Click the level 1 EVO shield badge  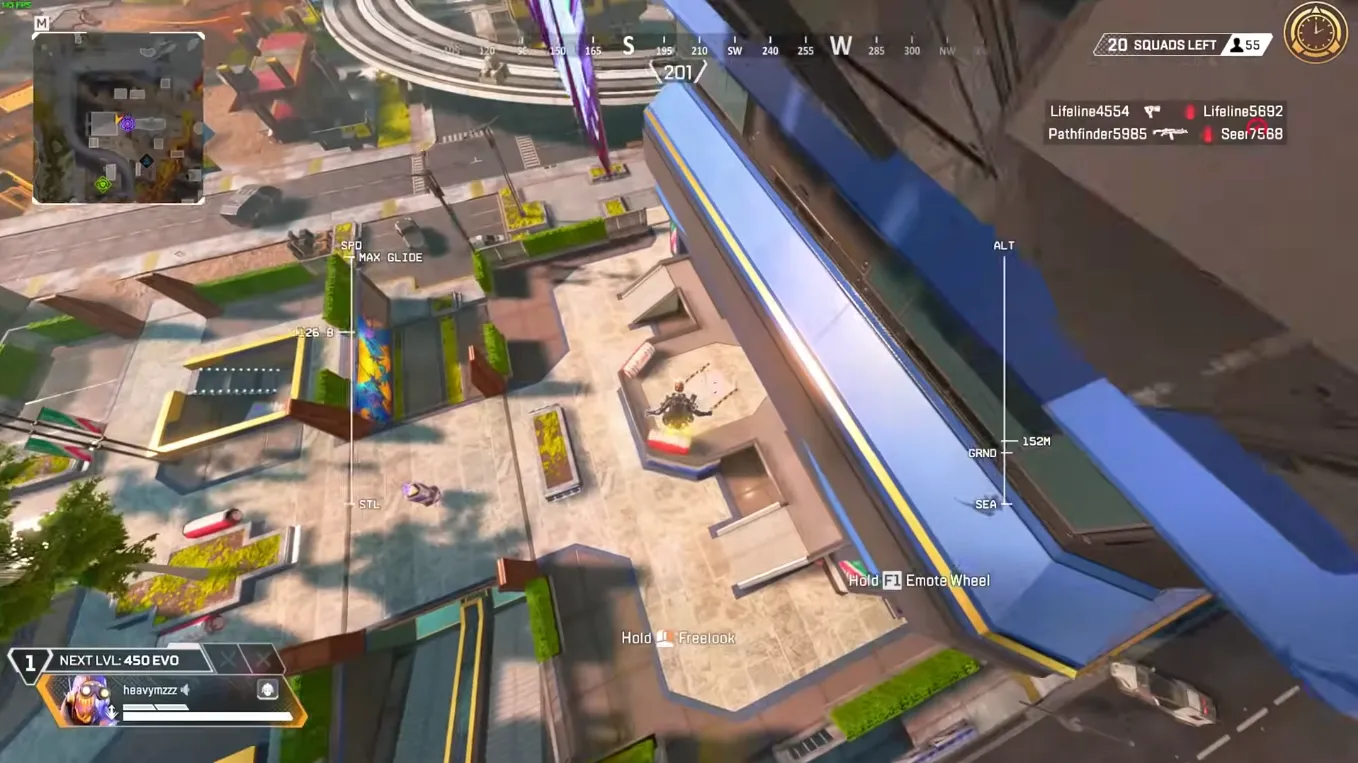[29, 662]
